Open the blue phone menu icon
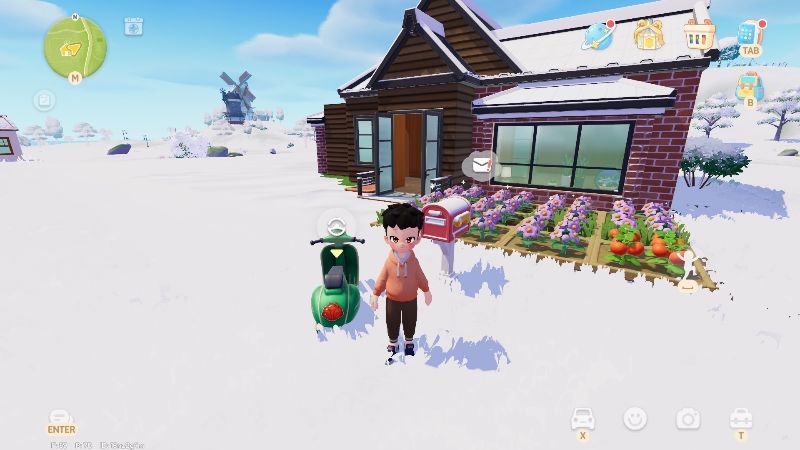The height and width of the screenshot is (450, 800). click(749, 32)
